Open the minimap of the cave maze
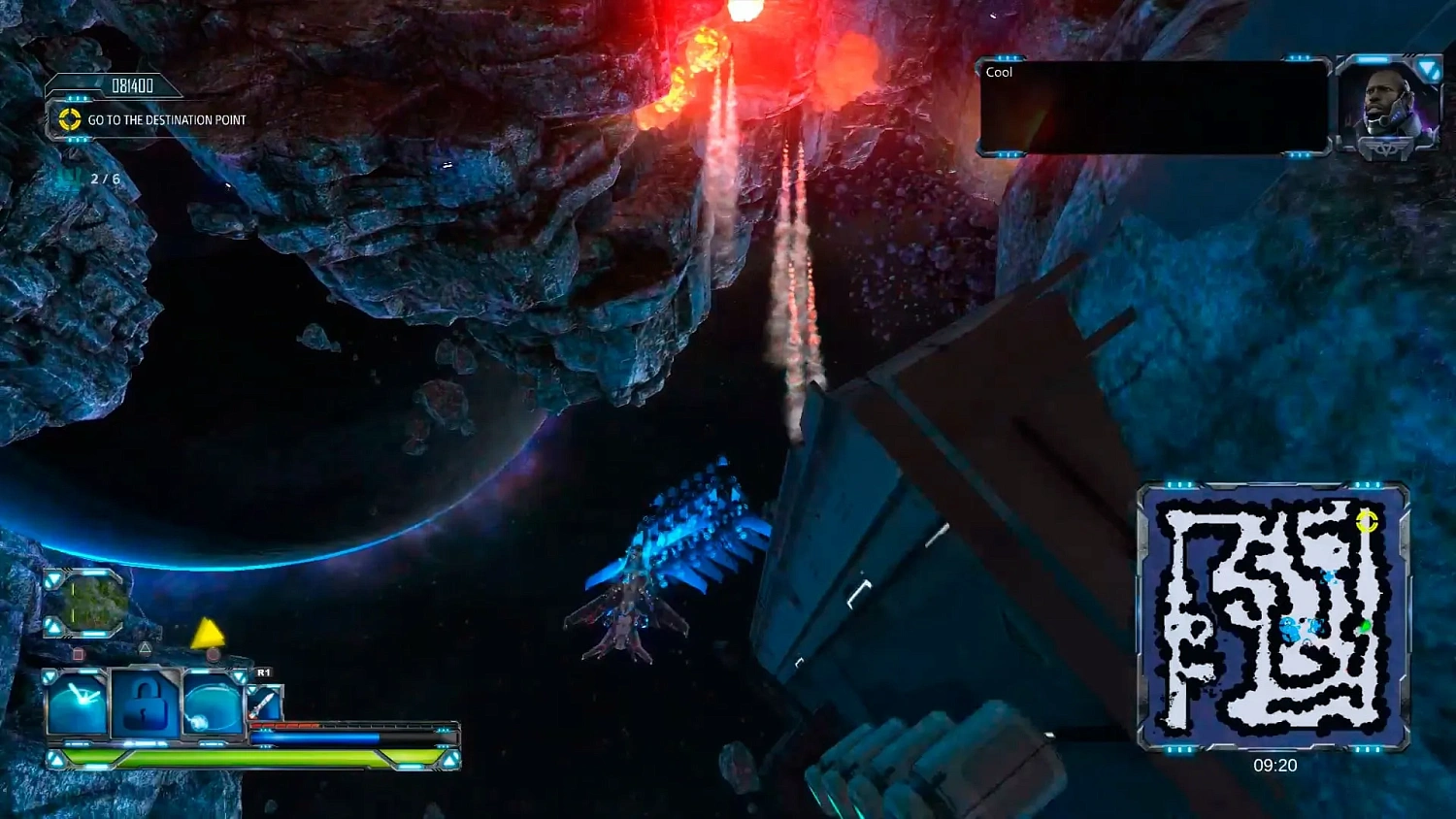 click(x=1273, y=616)
